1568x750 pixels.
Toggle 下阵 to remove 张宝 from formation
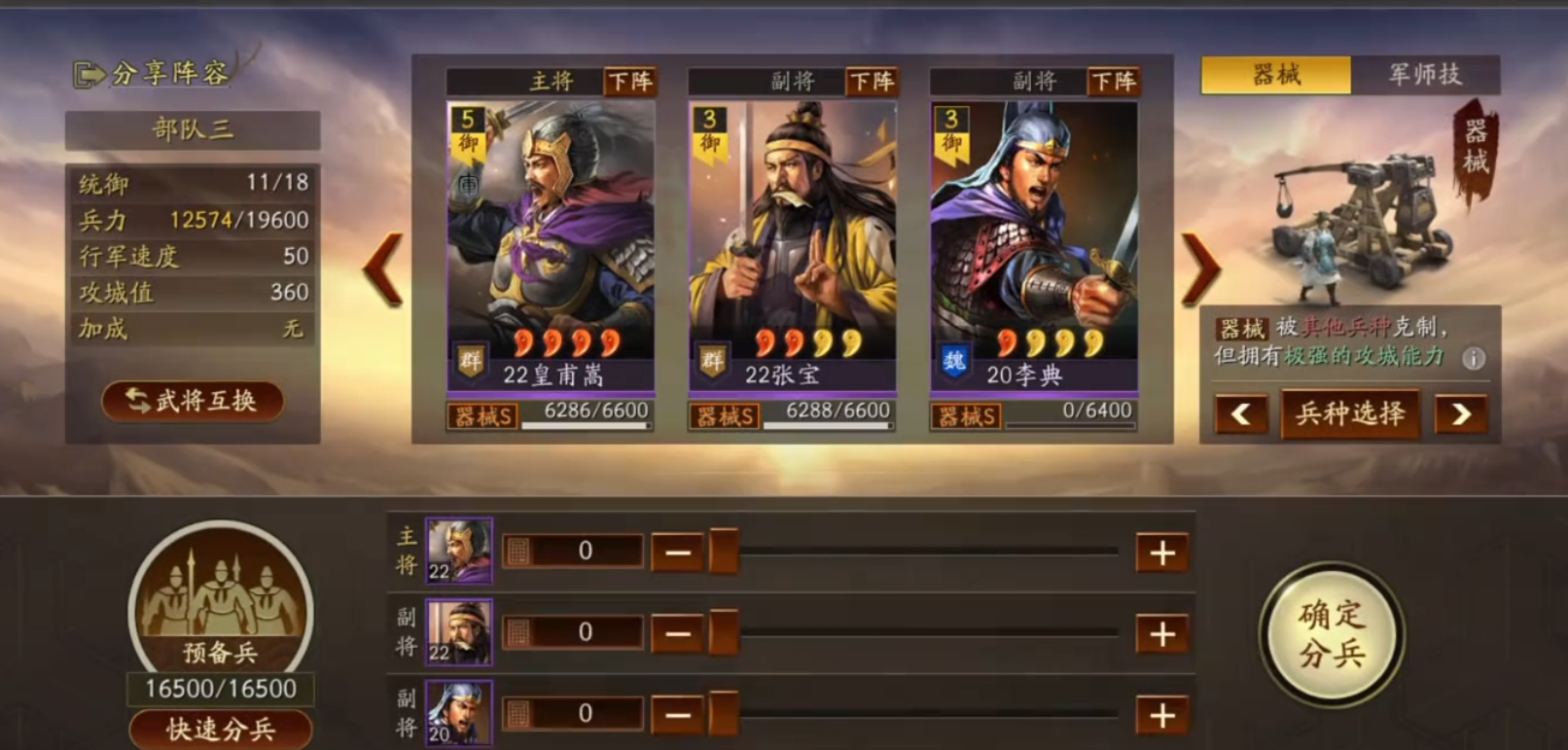click(874, 83)
